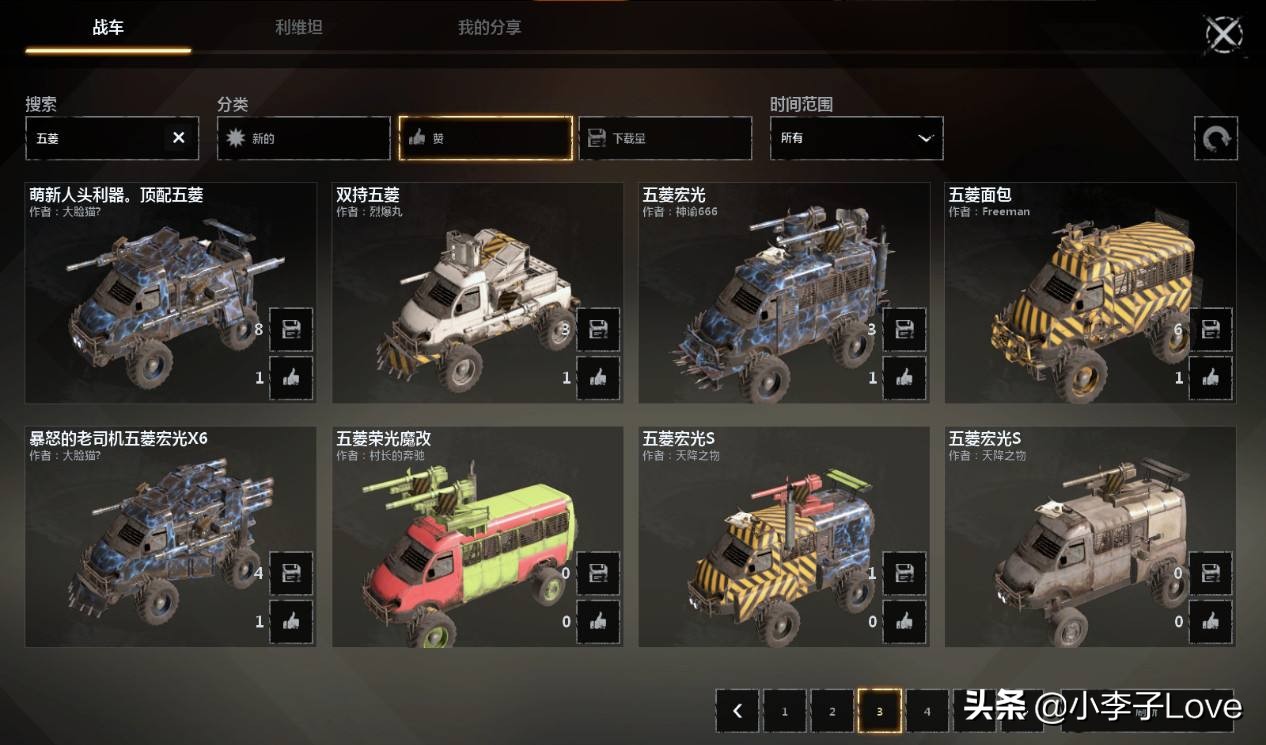Open the 时间范围 dropdown
Viewport: 1266px width, 745px height.
(x=856, y=138)
